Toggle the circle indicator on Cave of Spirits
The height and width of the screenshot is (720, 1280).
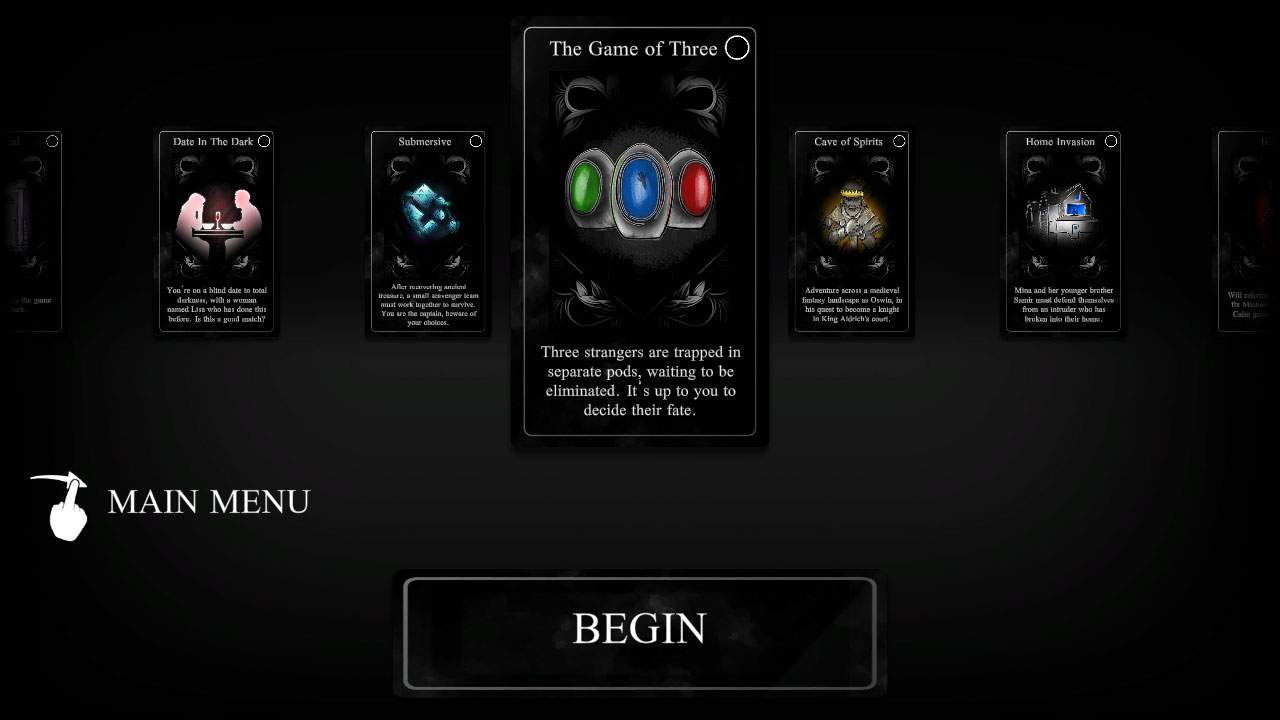coord(898,141)
